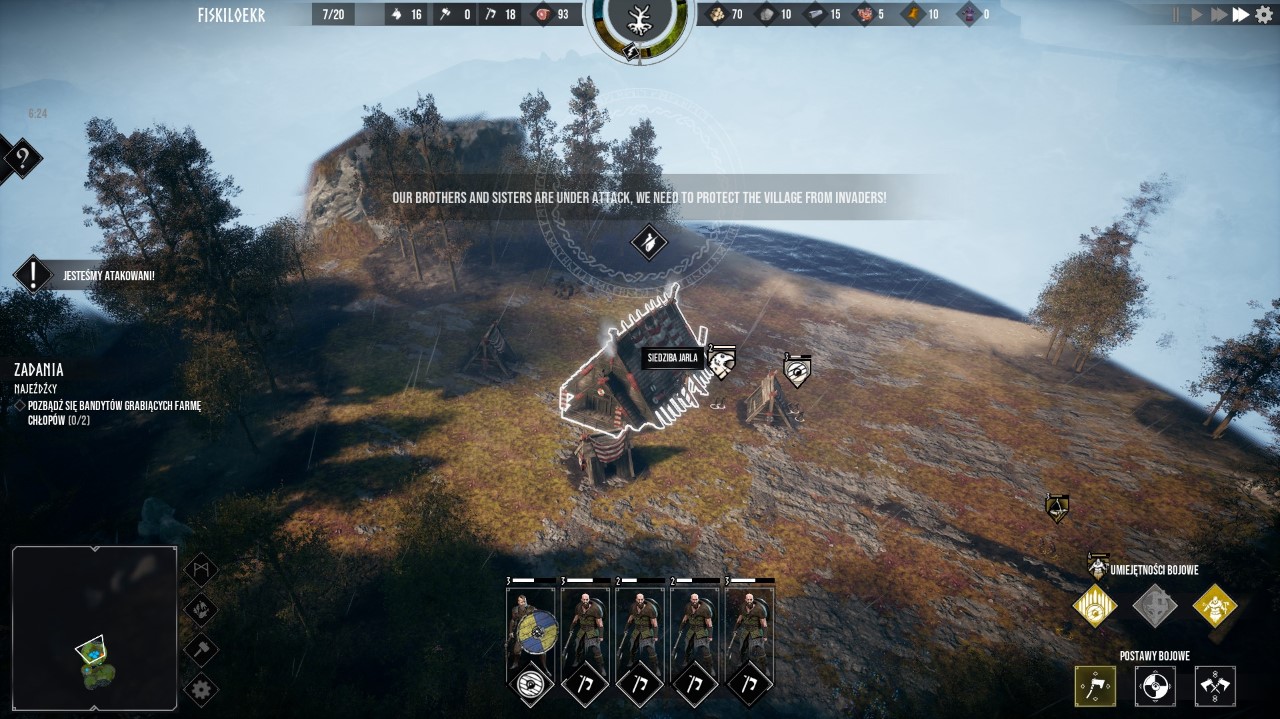The image size is (1280, 719).
Task: Set game speed to fastest
Action: [1241, 14]
